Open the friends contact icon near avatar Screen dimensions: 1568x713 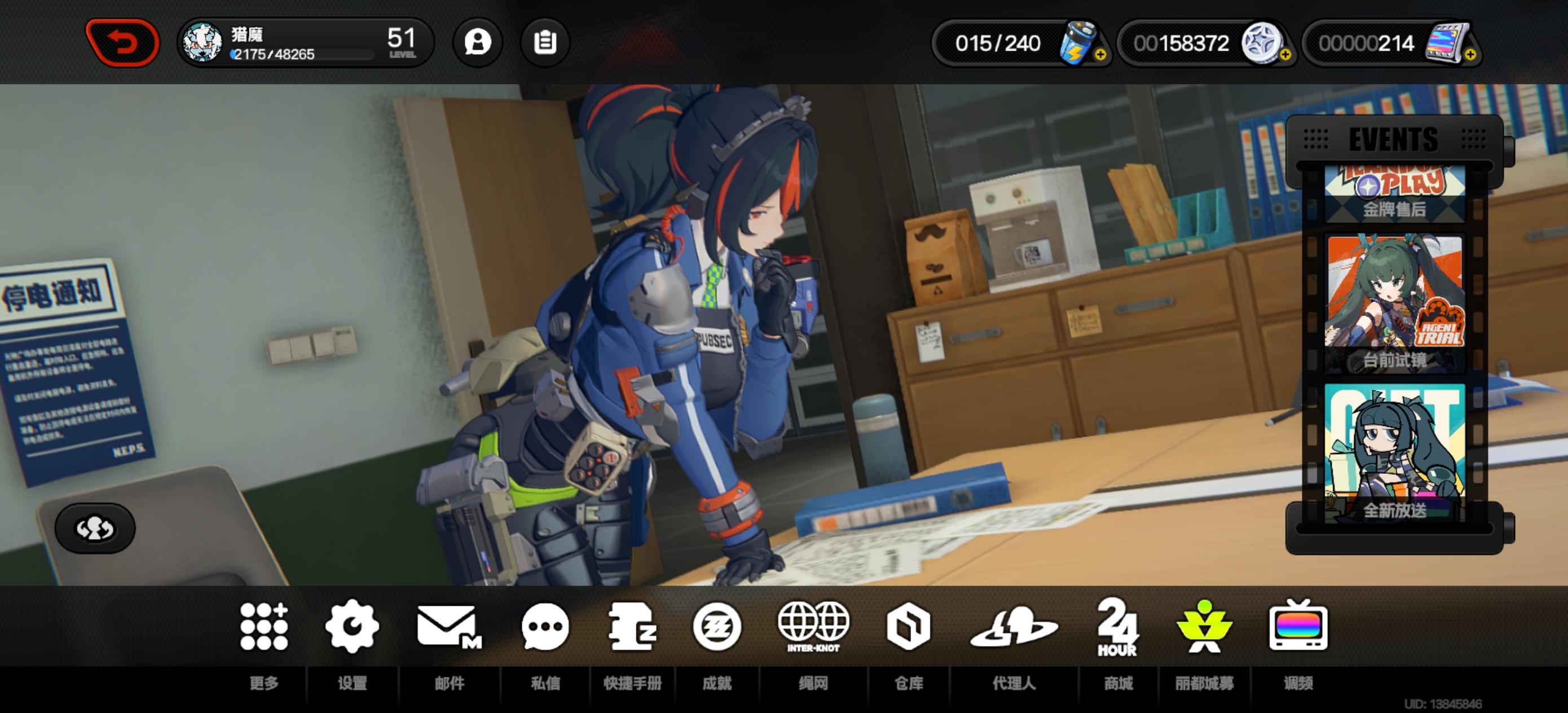pyautogui.click(x=477, y=41)
